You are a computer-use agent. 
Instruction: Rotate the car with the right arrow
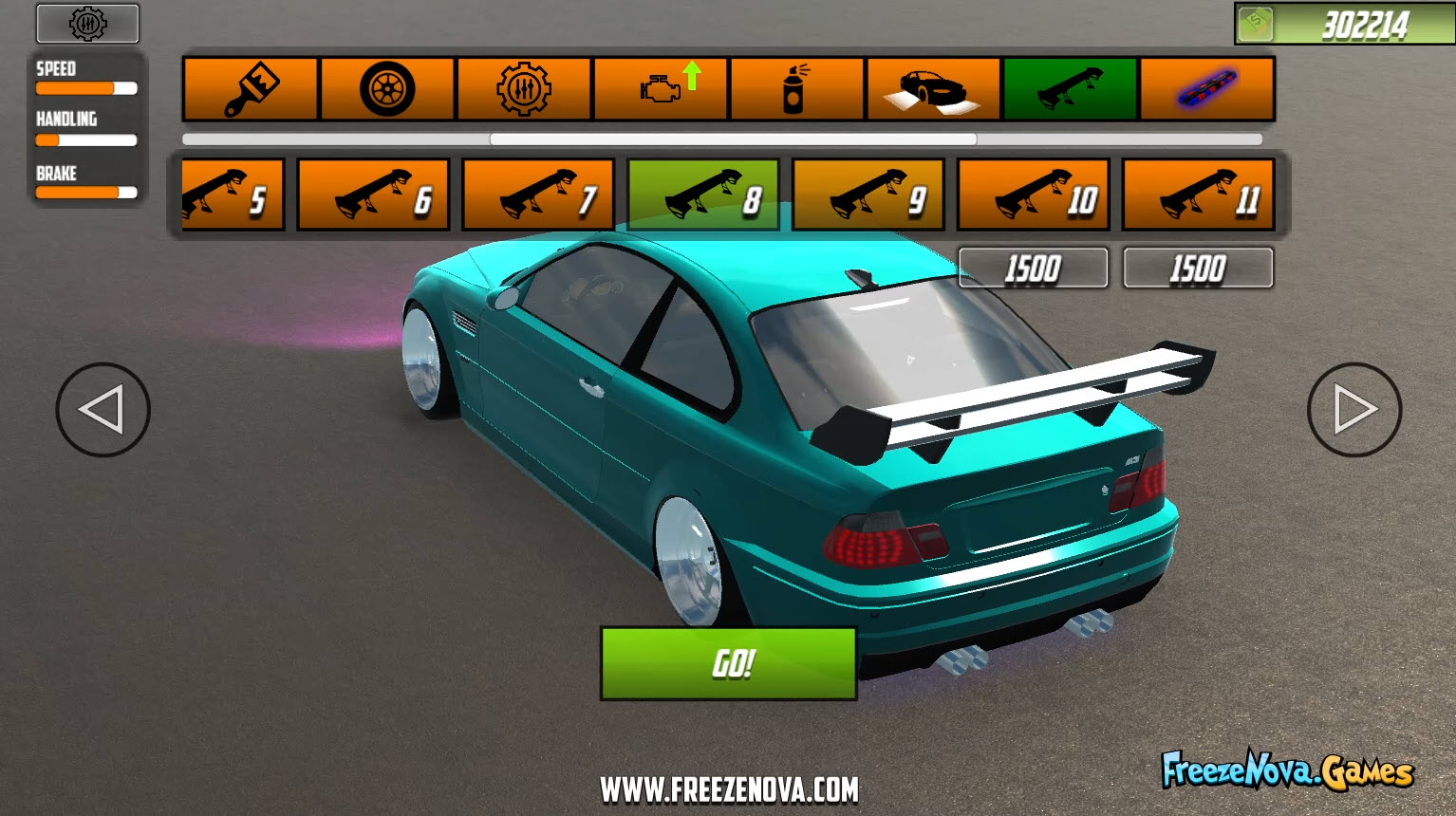[x=1353, y=410]
